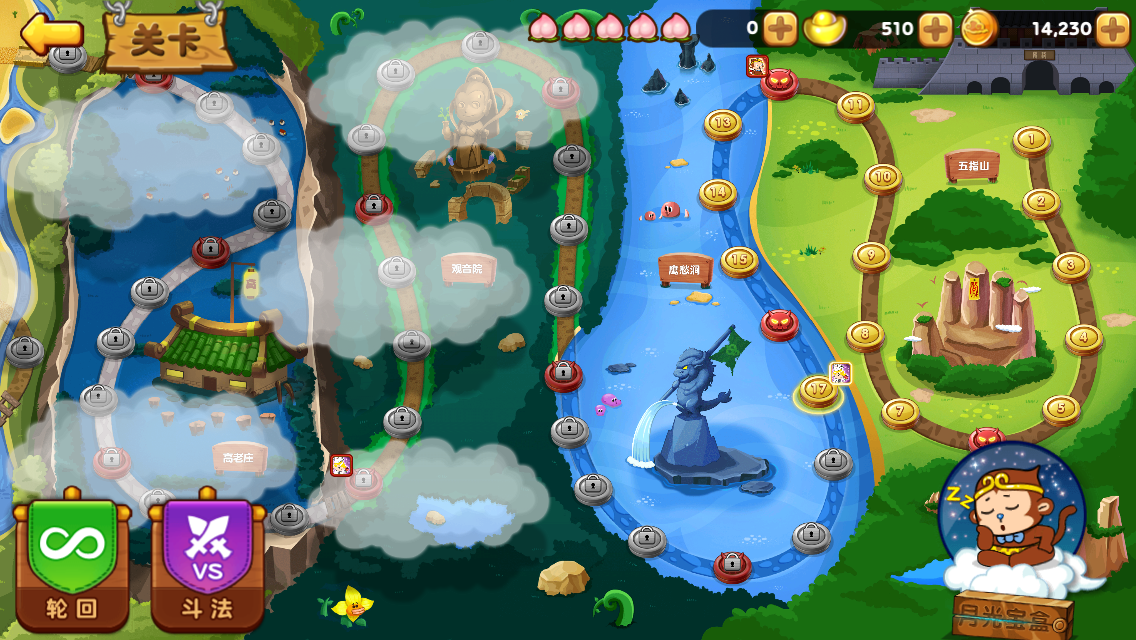
Task: Go back with the yellow arrow button
Action: pos(50,34)
